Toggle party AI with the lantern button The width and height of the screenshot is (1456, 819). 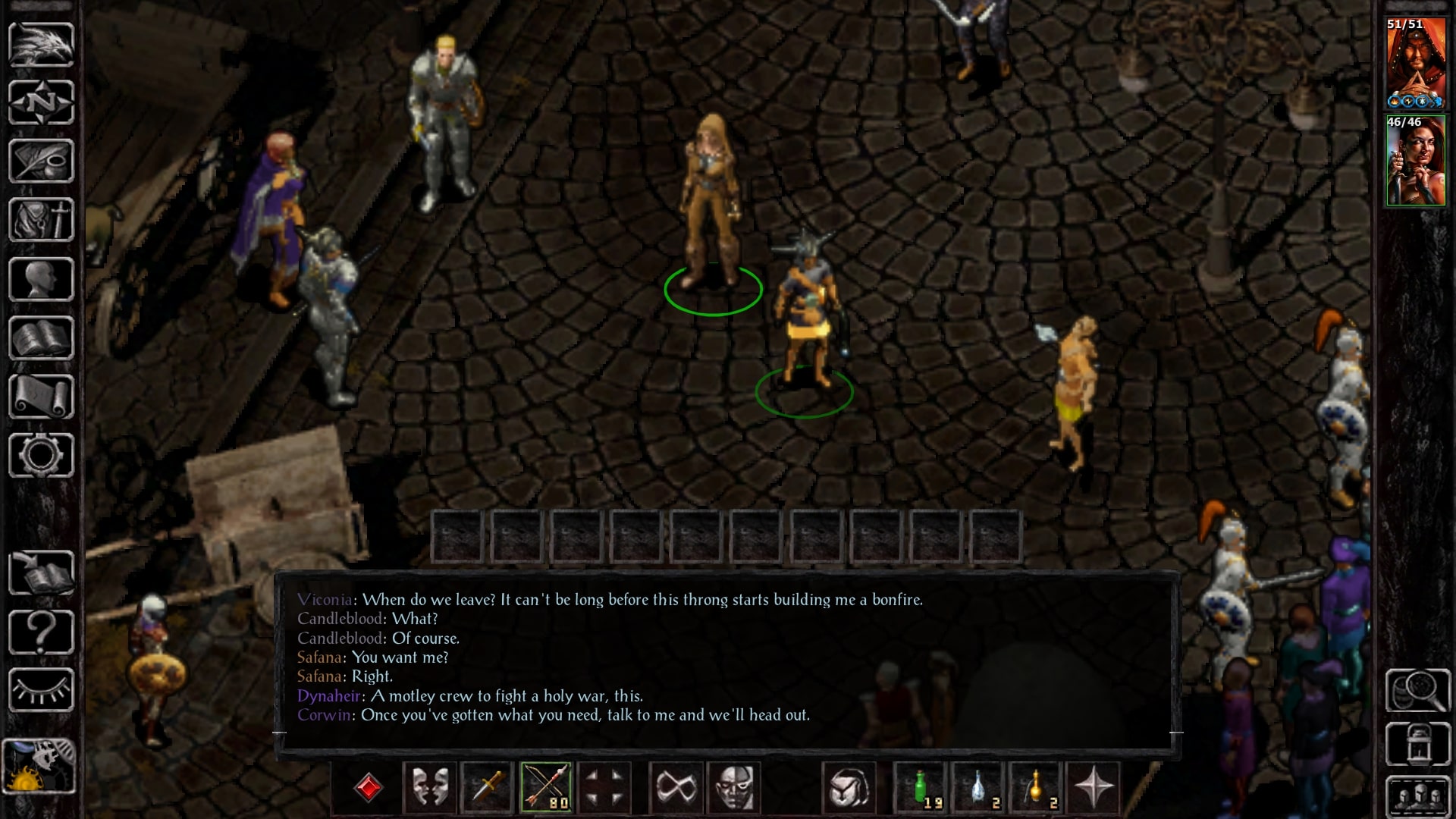[x=1417, y=744]
